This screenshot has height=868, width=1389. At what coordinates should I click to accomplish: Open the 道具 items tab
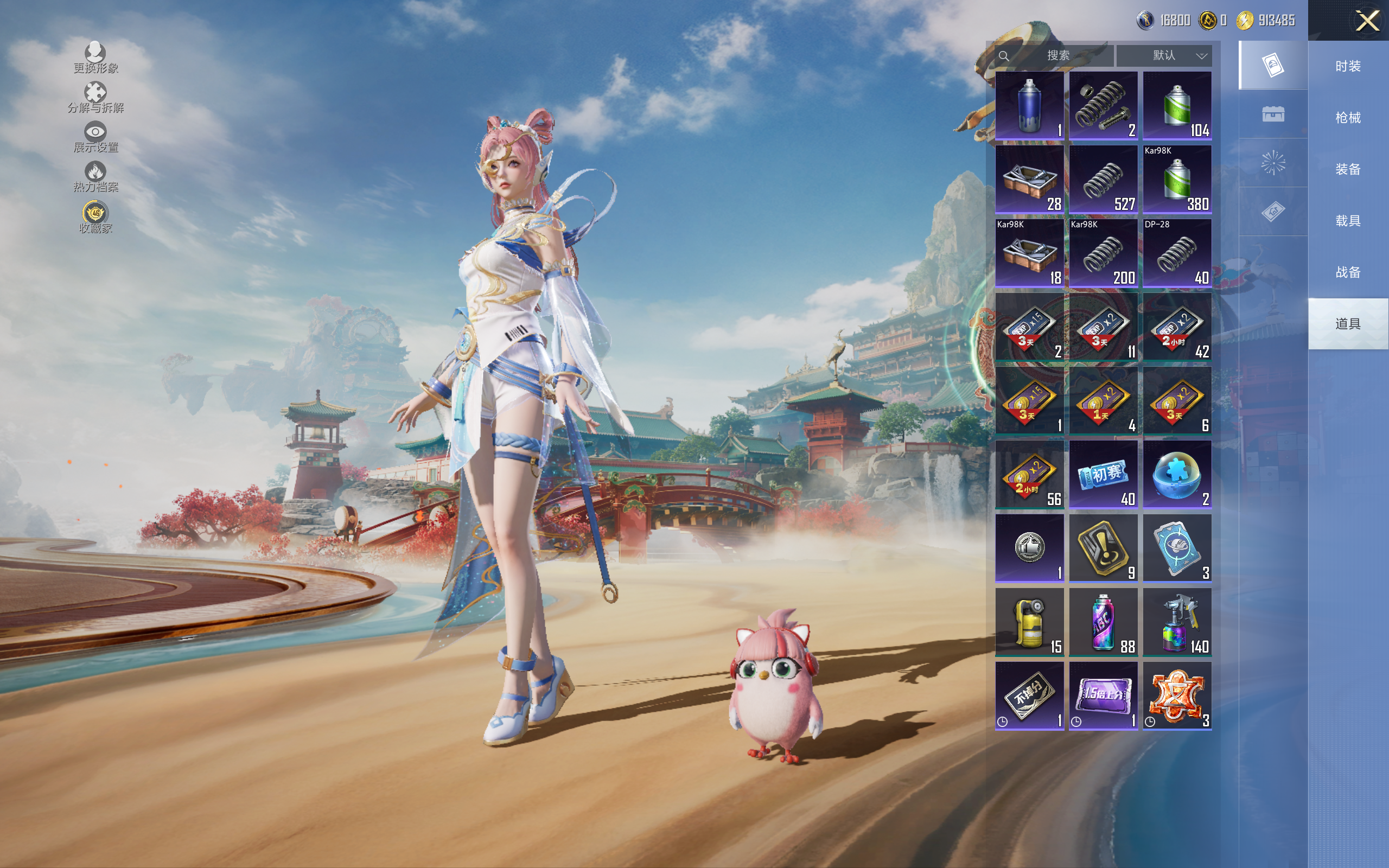pyautogui.click(x=1348, y=324)
